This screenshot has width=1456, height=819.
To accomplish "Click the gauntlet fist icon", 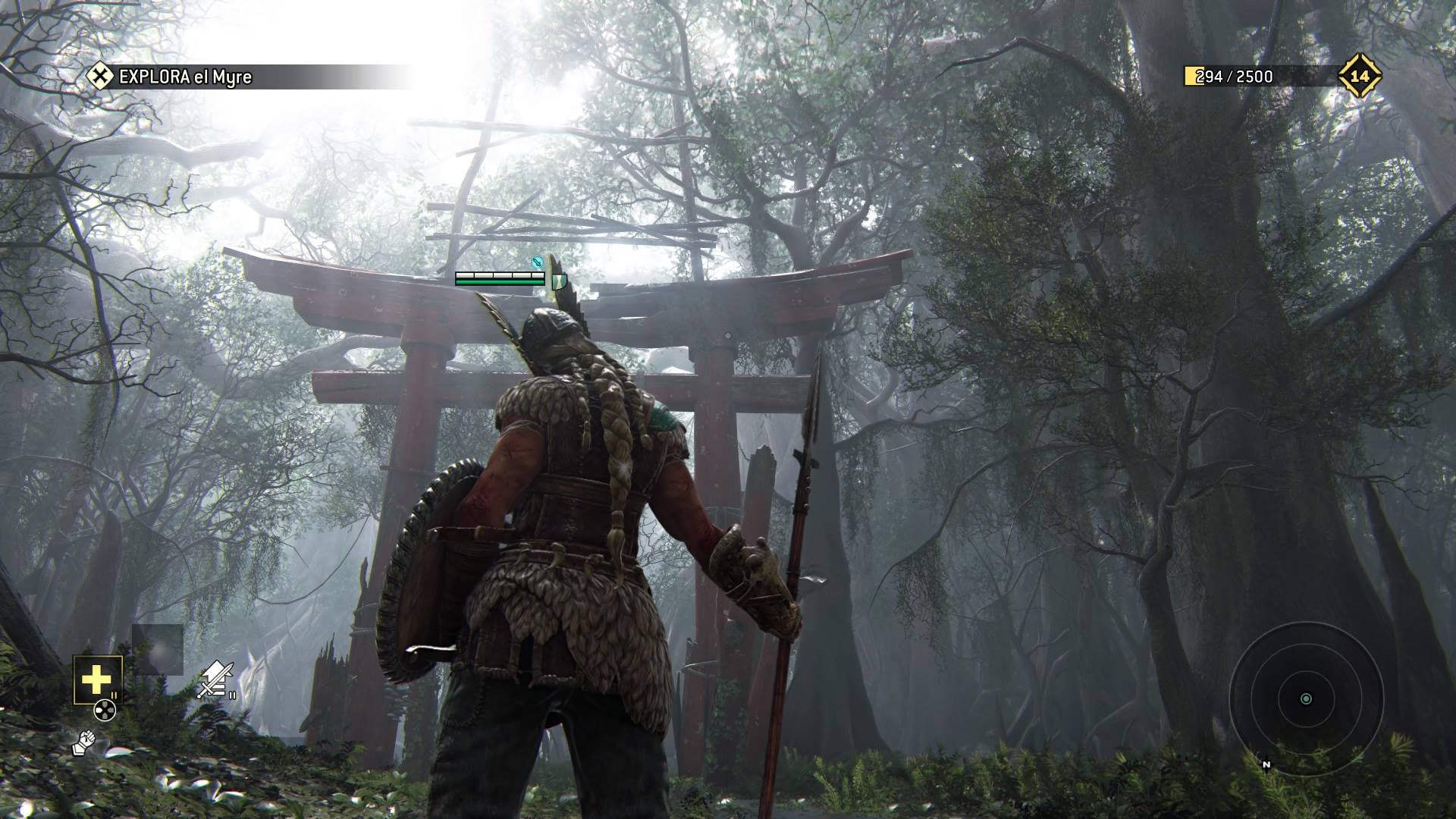I will click(x=83, y=742).
